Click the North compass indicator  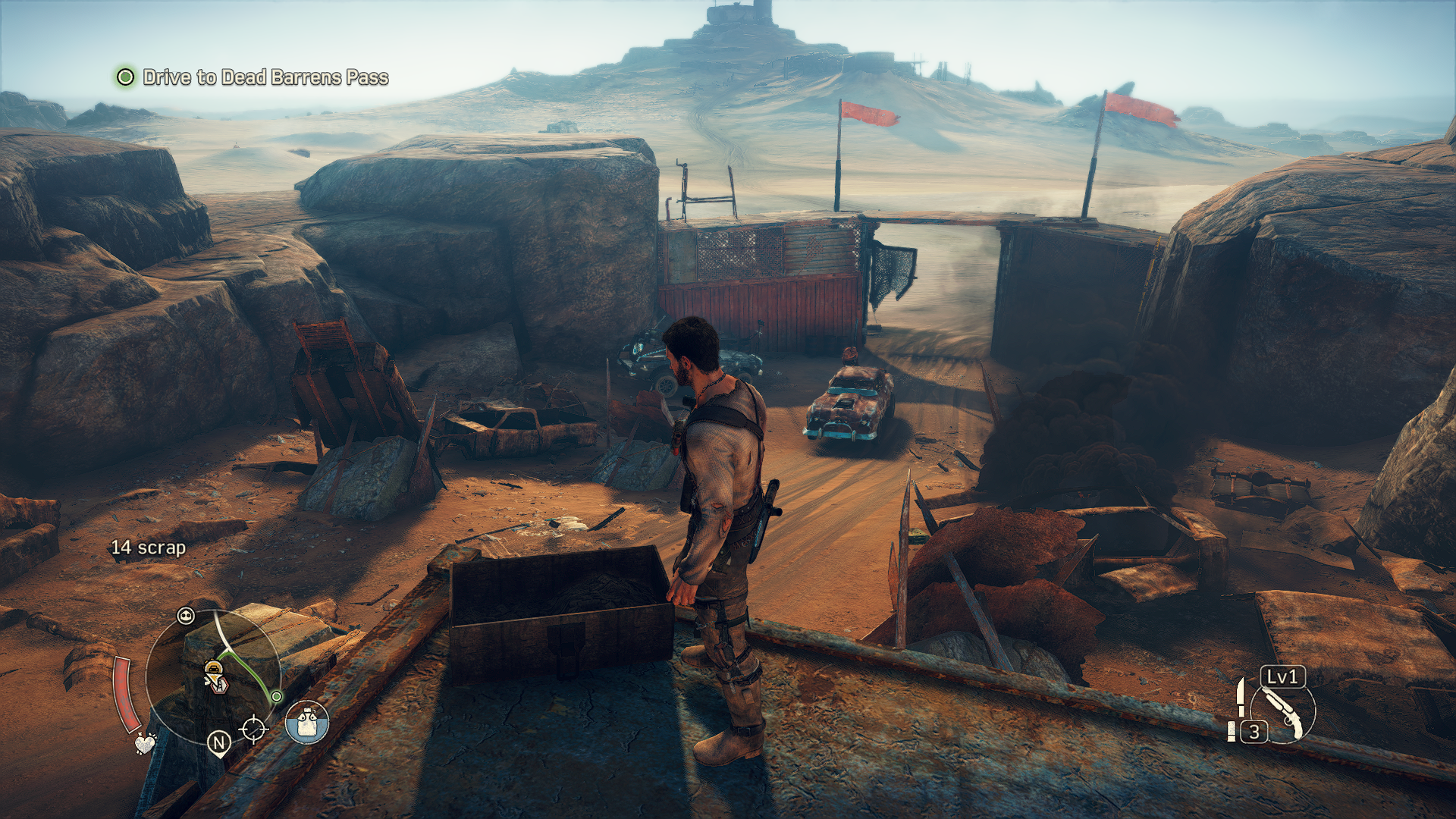click(219, 743)
